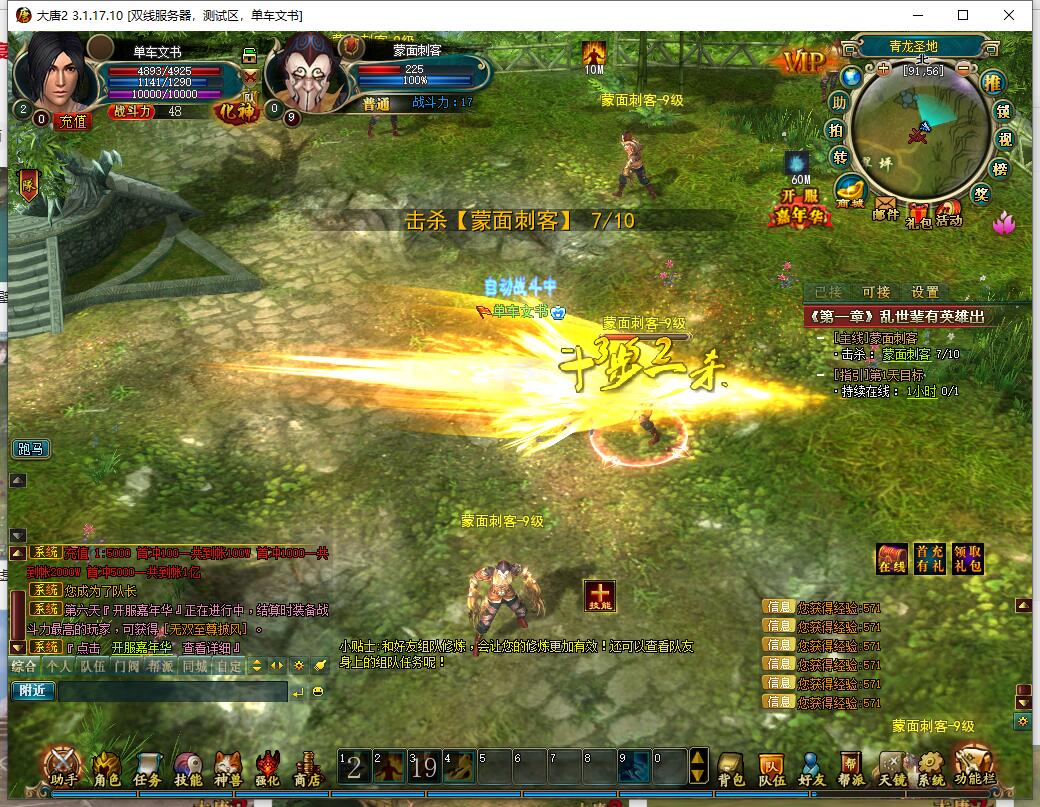Image resolution: width=1040 pixels, height=807 pixels.
Task: Open the 商城 gold ingot mall icon
Action: coord(851,190)
